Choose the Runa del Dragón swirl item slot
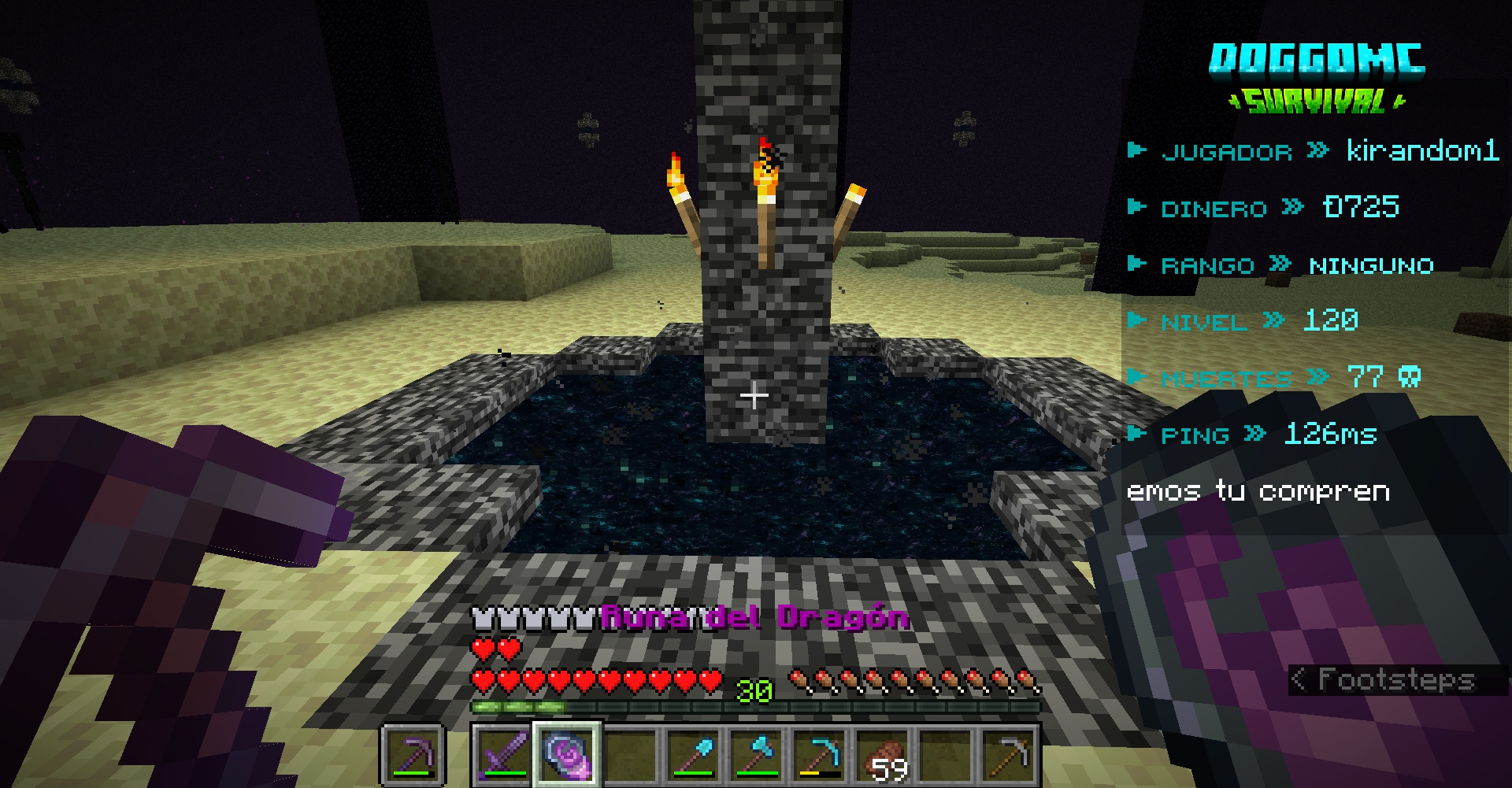 pos(567,755)
